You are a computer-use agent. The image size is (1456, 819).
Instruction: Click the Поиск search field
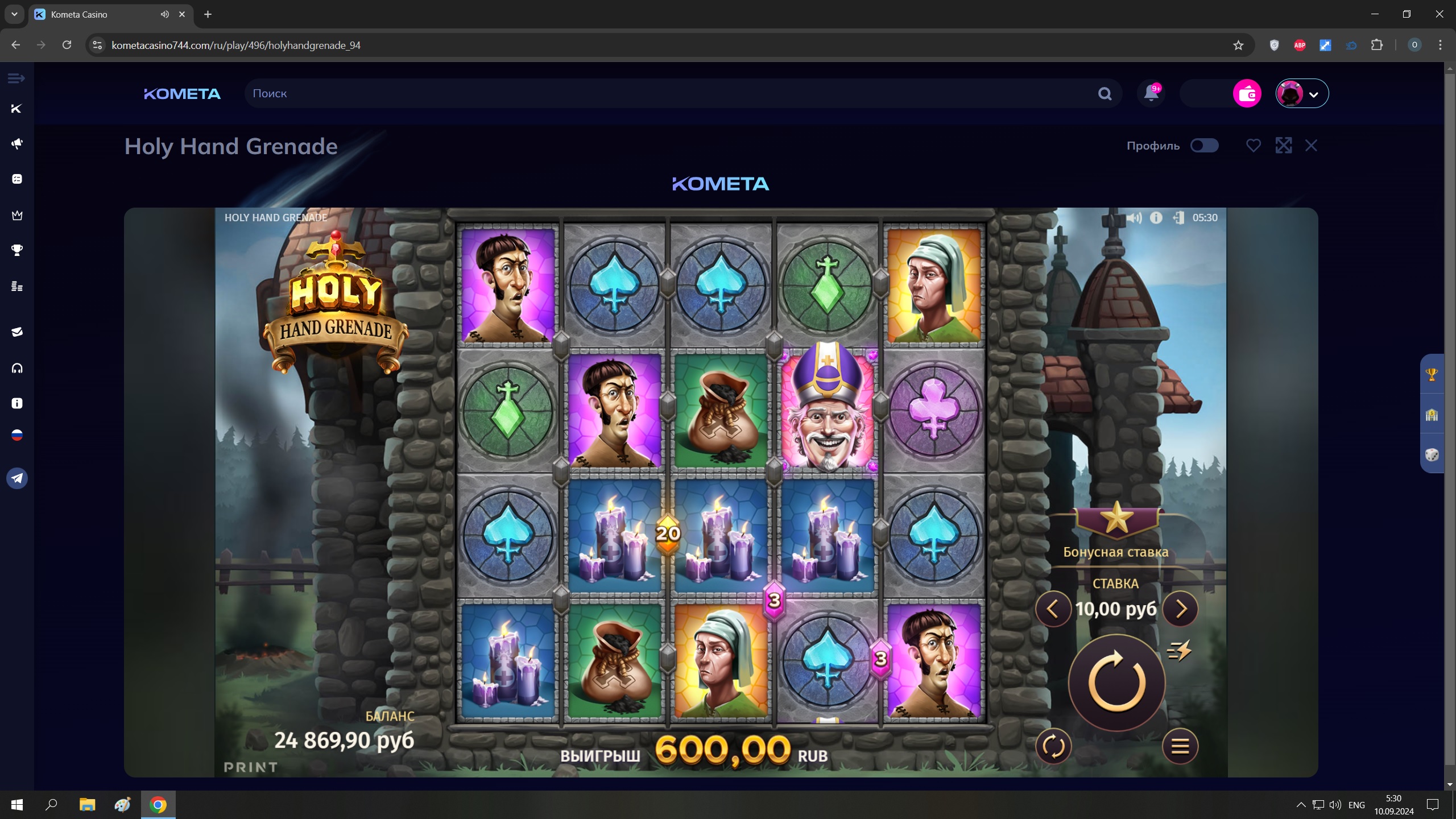click(671, 93)
